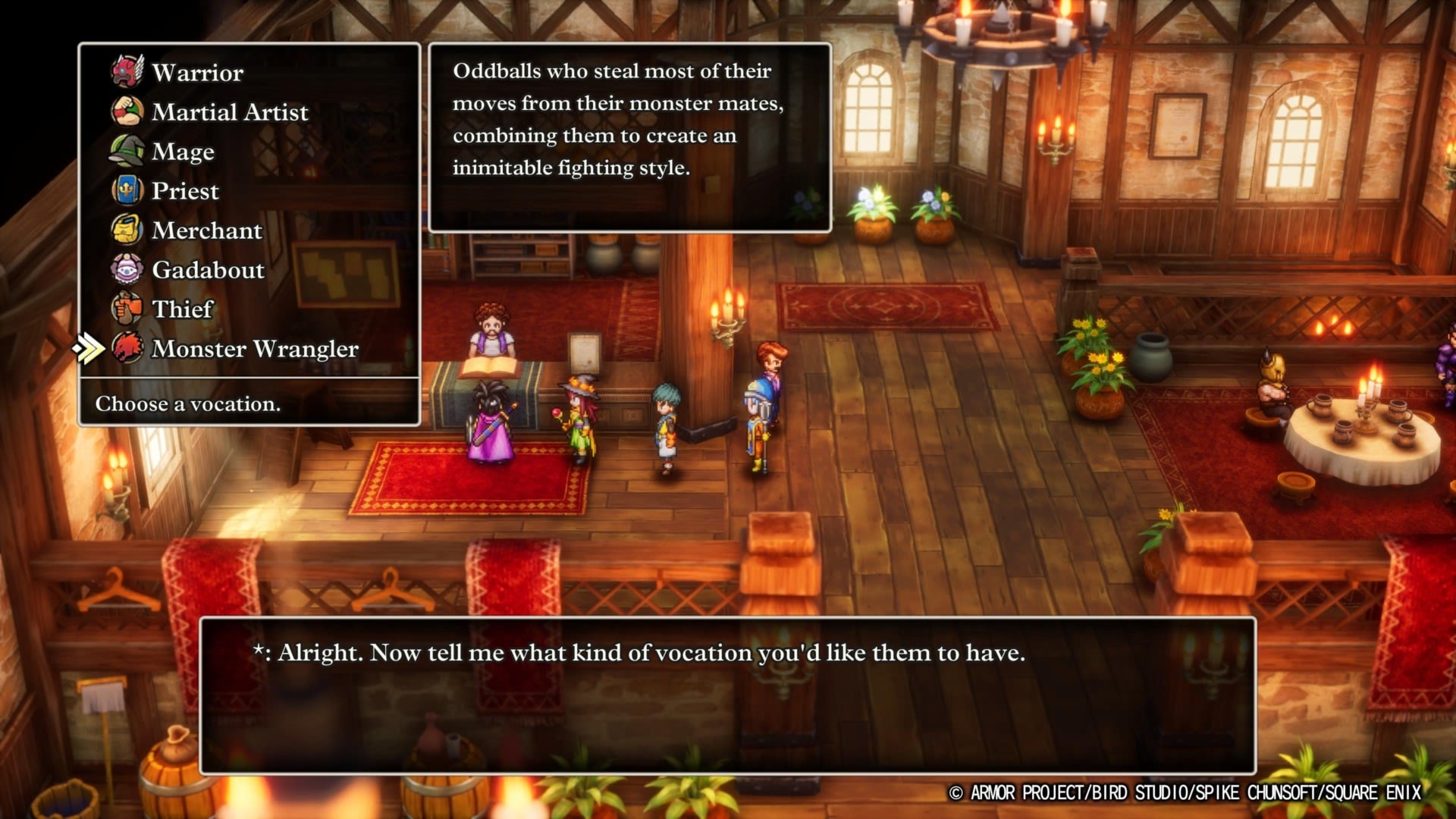Click the Priest shield icon
This screenshot has height=819, width=1456.
coord(127,191)
